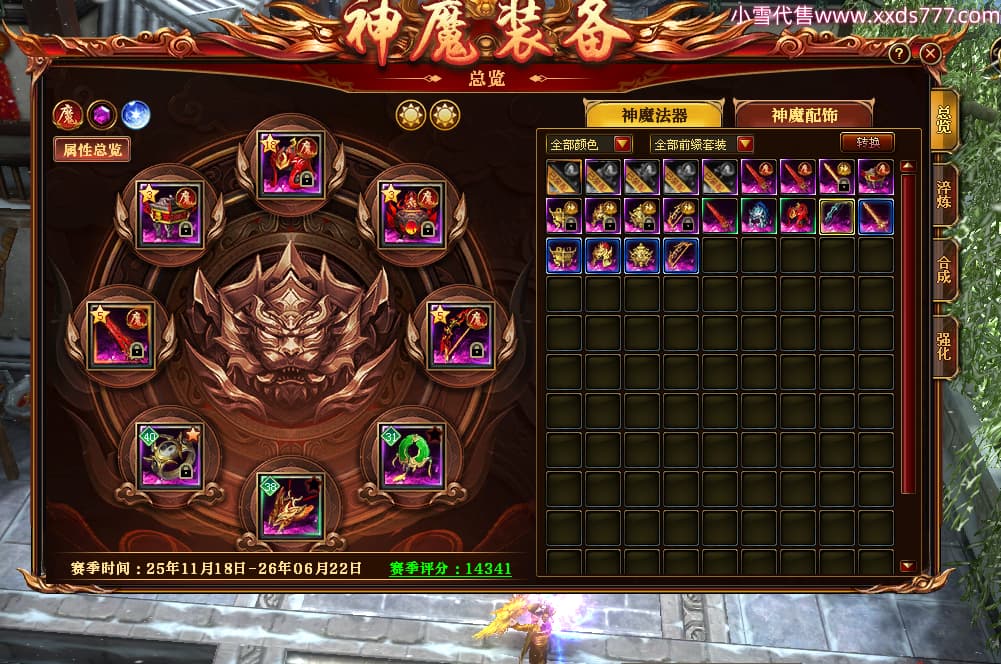
Task: Select the green jade ring equipment slot
Action: click(x=411, y=455)
